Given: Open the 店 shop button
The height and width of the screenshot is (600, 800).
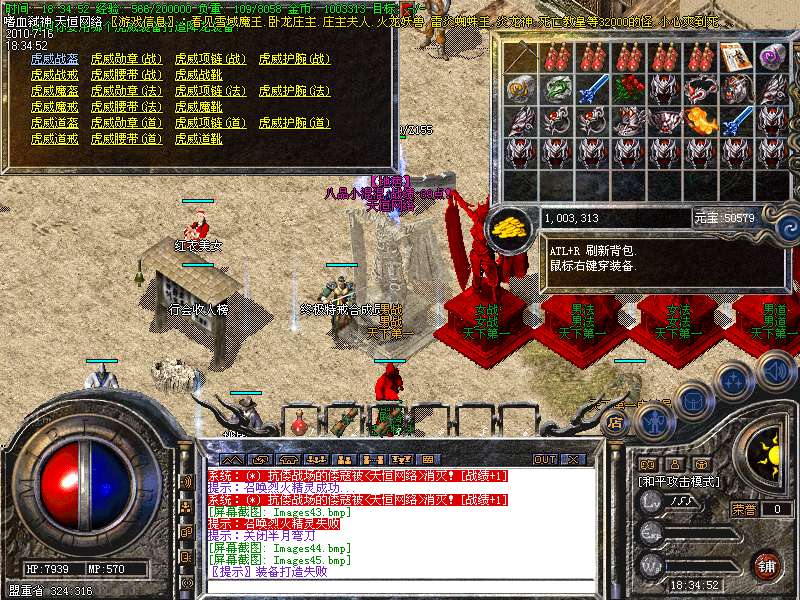Looking at the screenshot, I should coord(616,423).
